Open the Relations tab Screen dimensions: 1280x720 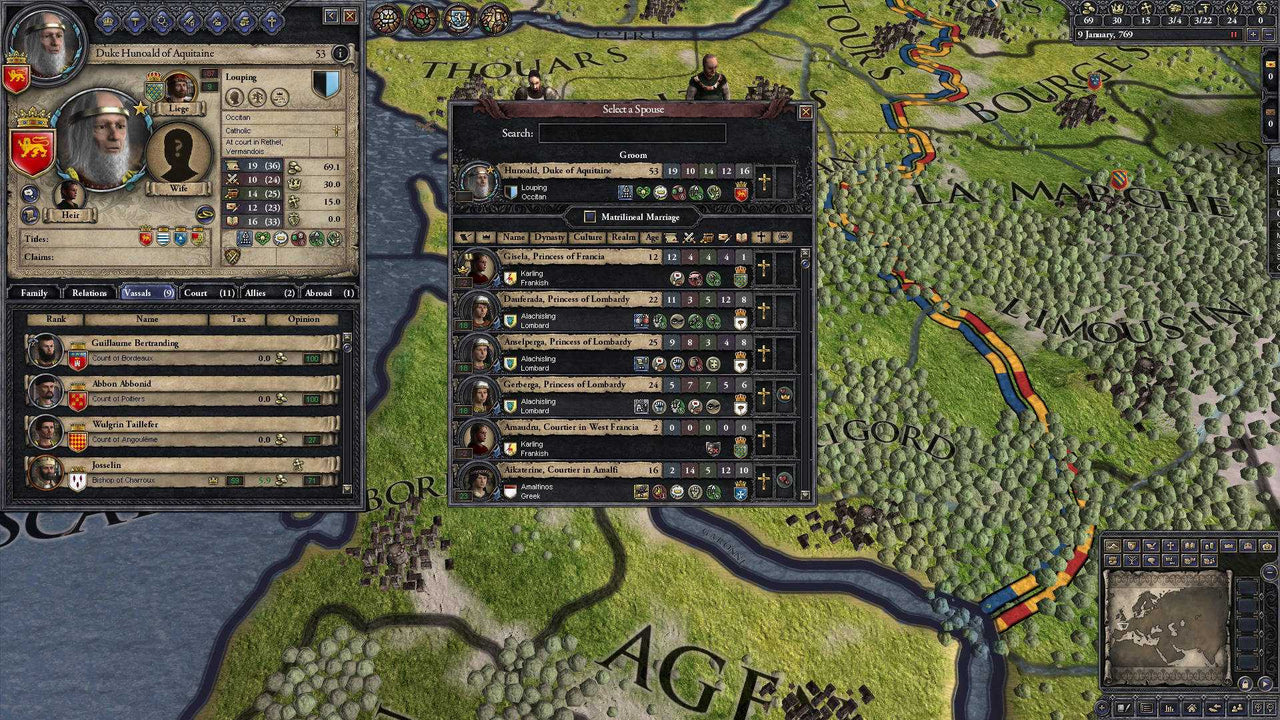point(90,293)
